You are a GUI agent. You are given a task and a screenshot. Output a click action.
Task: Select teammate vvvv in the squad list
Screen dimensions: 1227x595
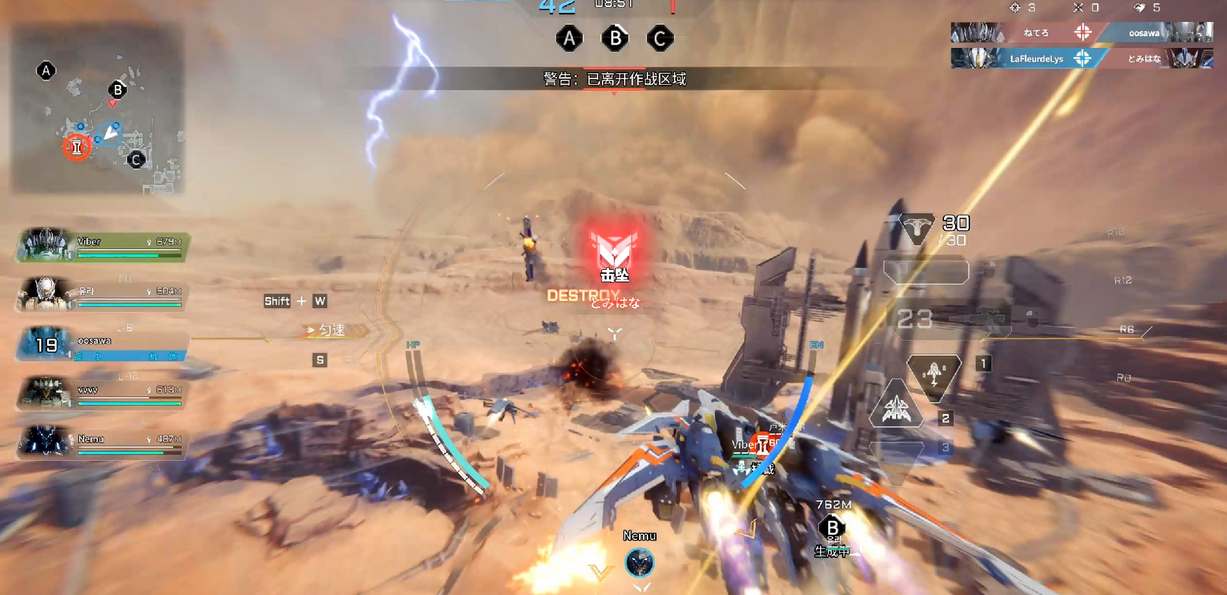tap(102, 393)
